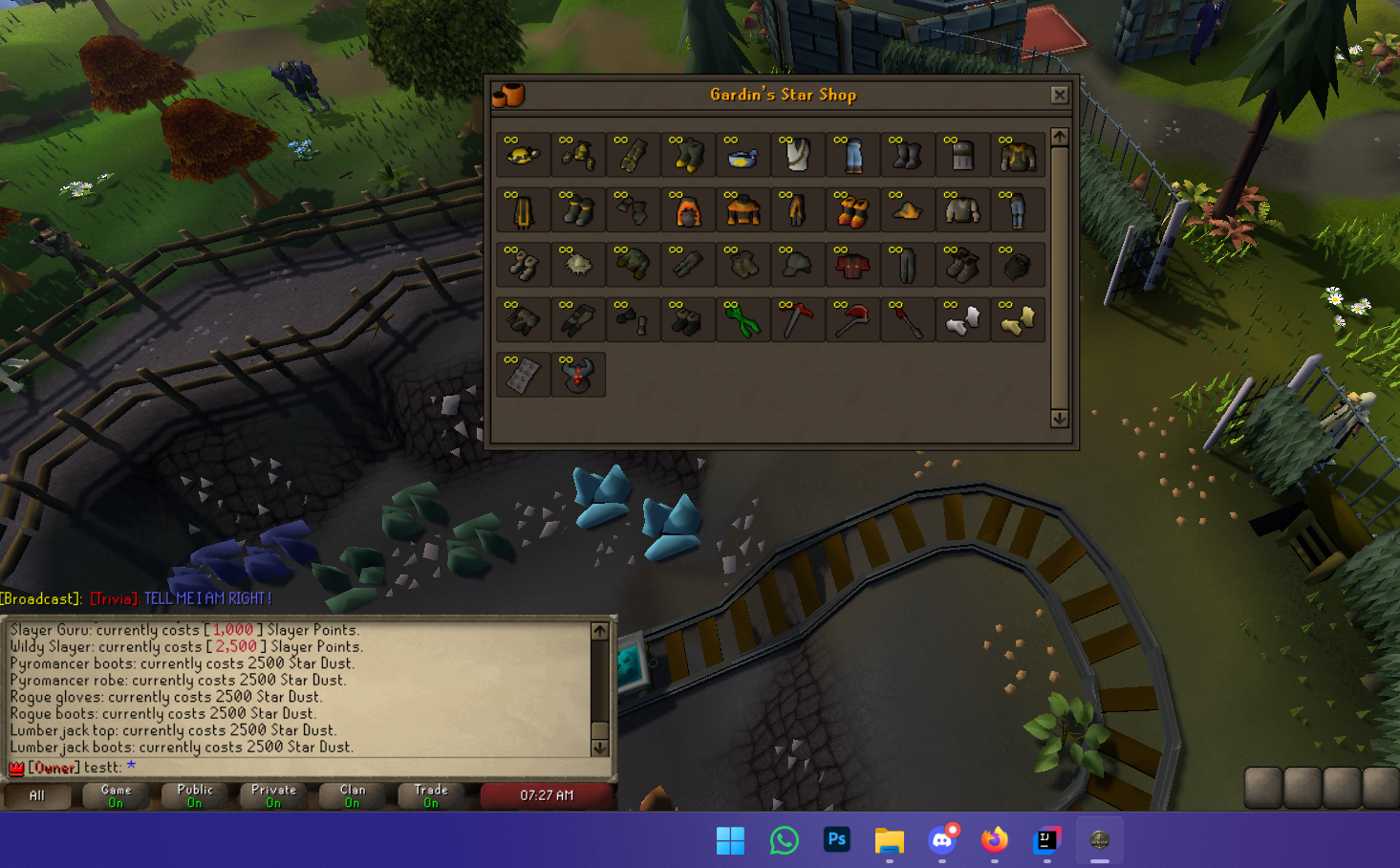Select the red lumberjack top
This screenshot has height=868, width=1400.
coord(852,266)
